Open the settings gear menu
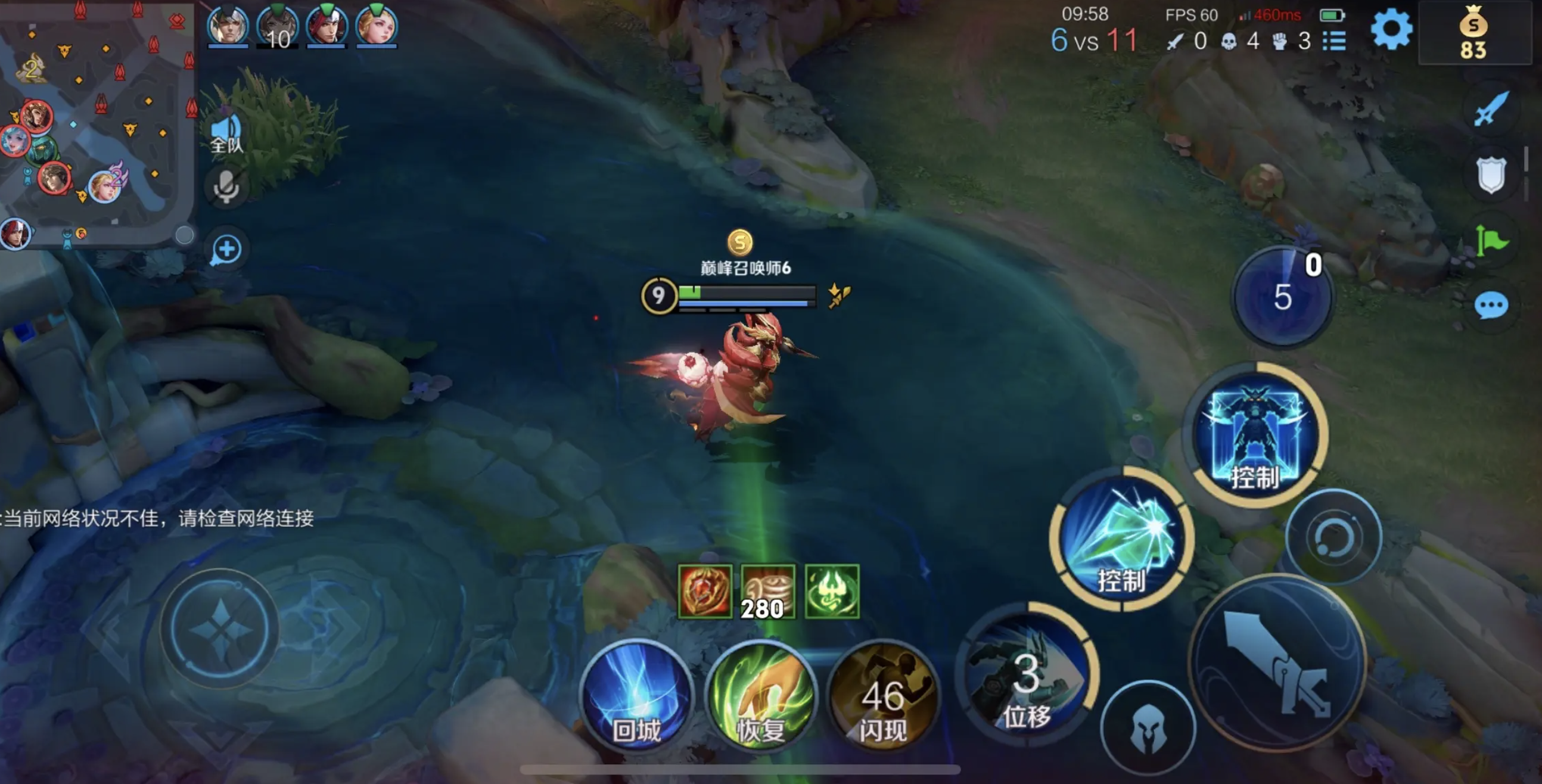1542x784 pixels. pos(1391,29)
